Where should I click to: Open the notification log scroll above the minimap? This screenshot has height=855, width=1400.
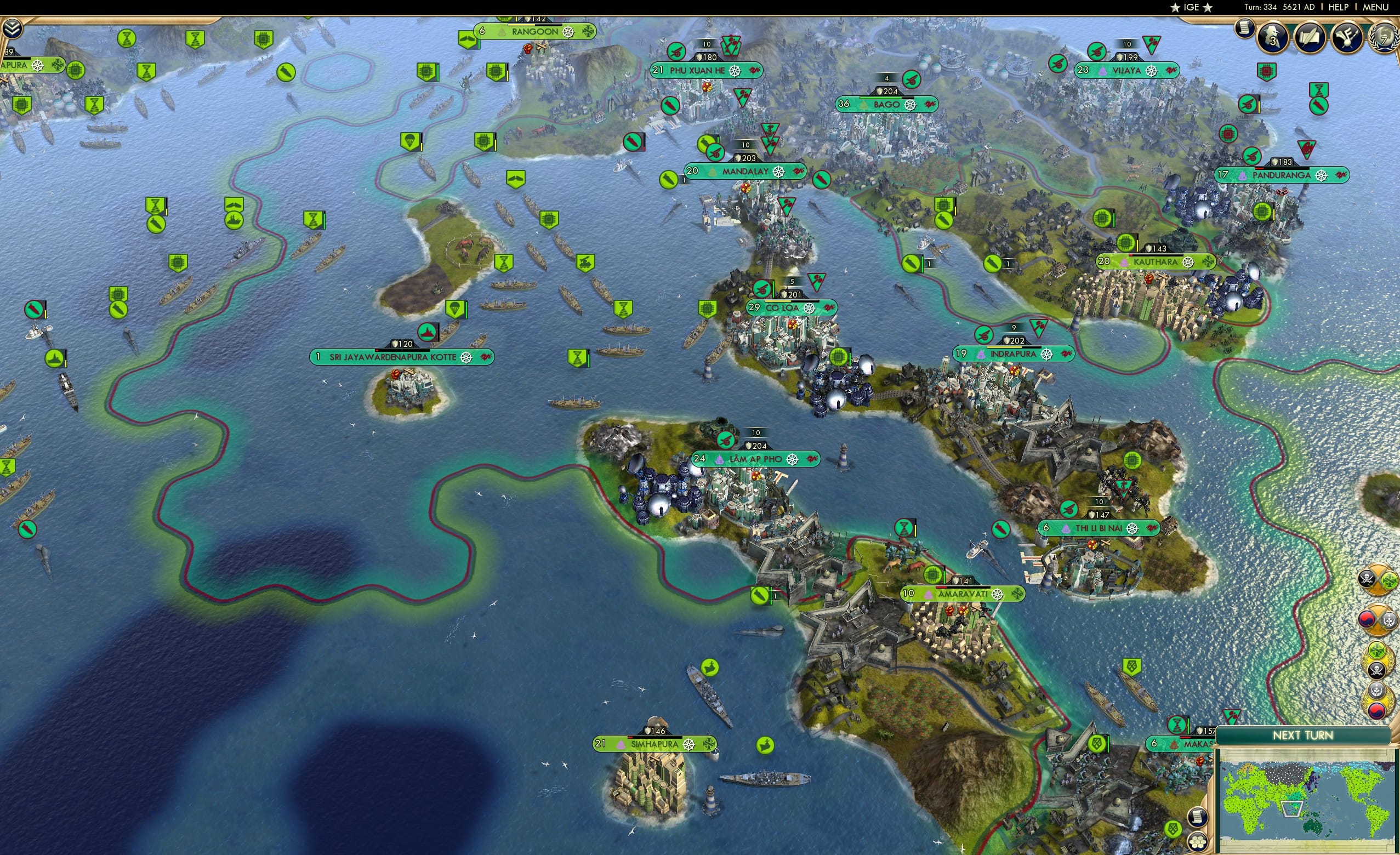[x=1198, y=817]
